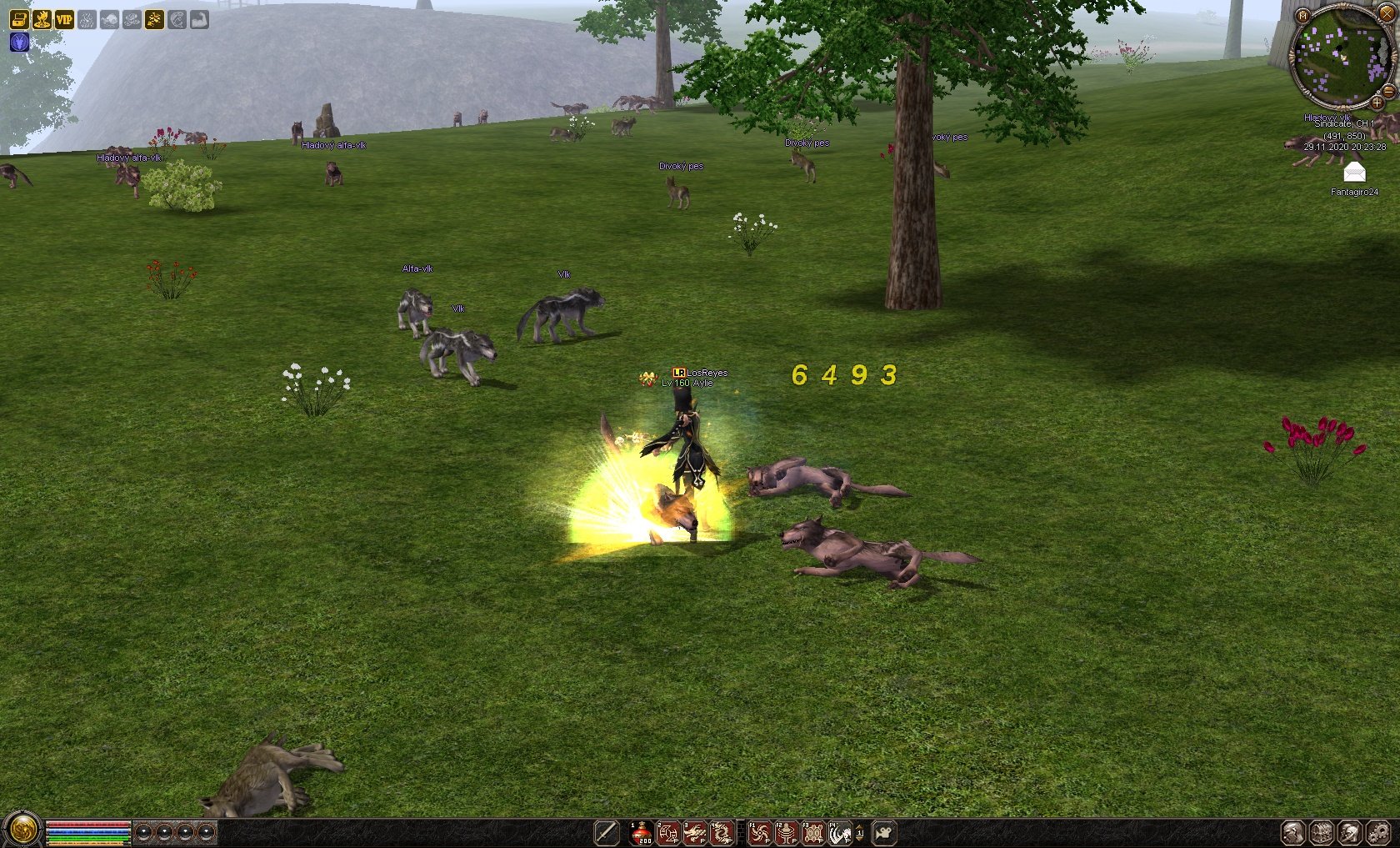Open the full map with the M button

[x=1303, y=16]
